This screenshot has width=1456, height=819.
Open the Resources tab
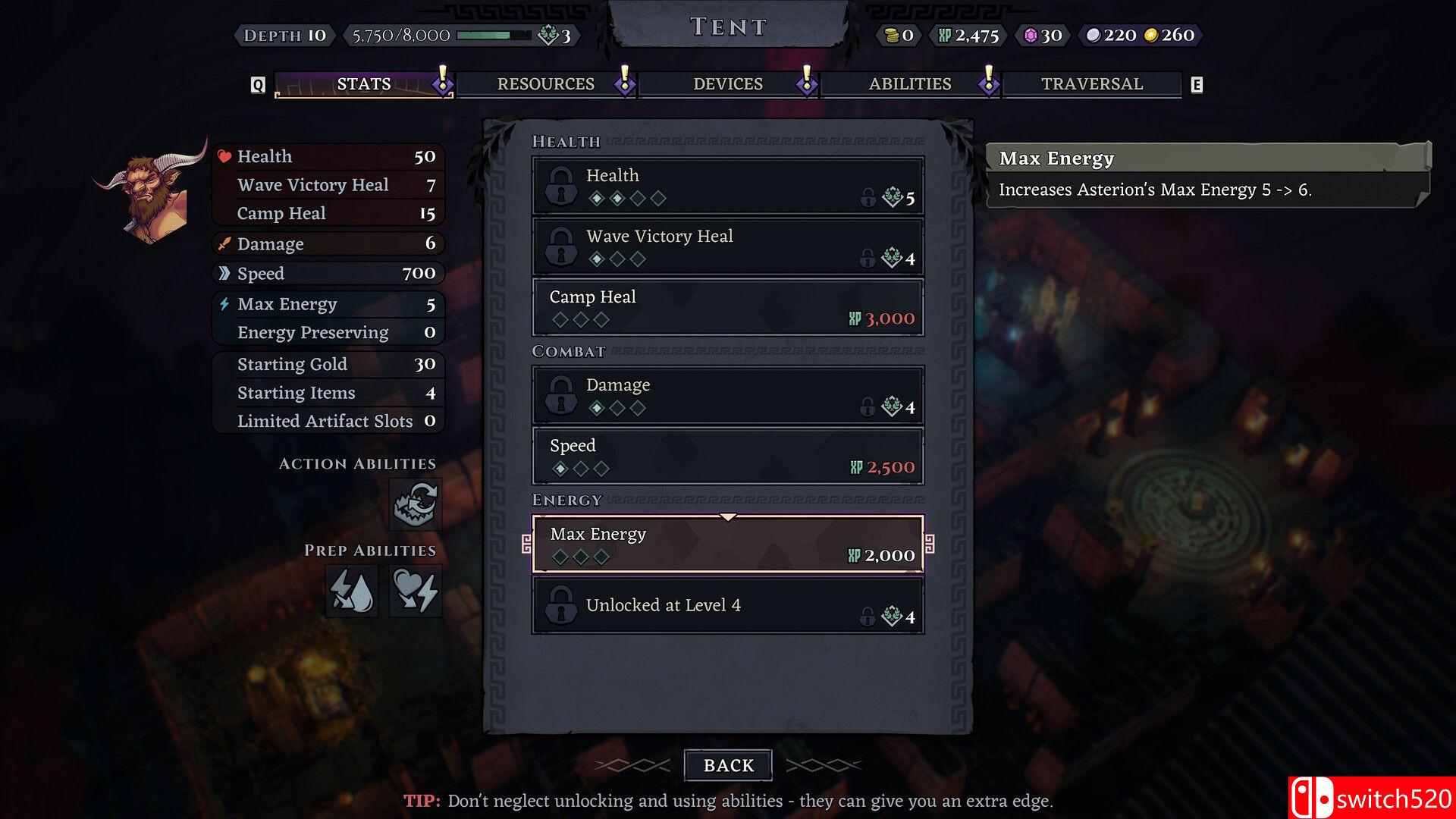pyautogui.click(x=545, y=84)
